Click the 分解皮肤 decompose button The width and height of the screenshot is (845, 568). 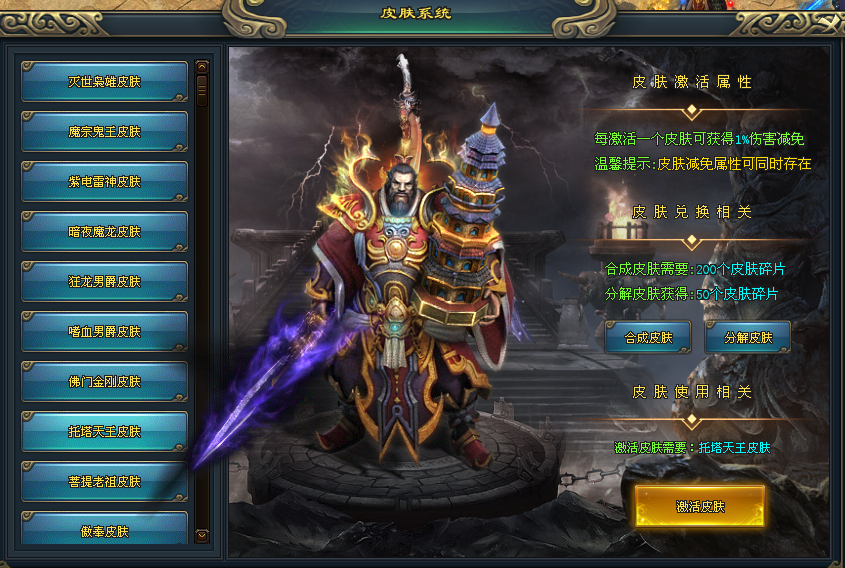point(747,338)
